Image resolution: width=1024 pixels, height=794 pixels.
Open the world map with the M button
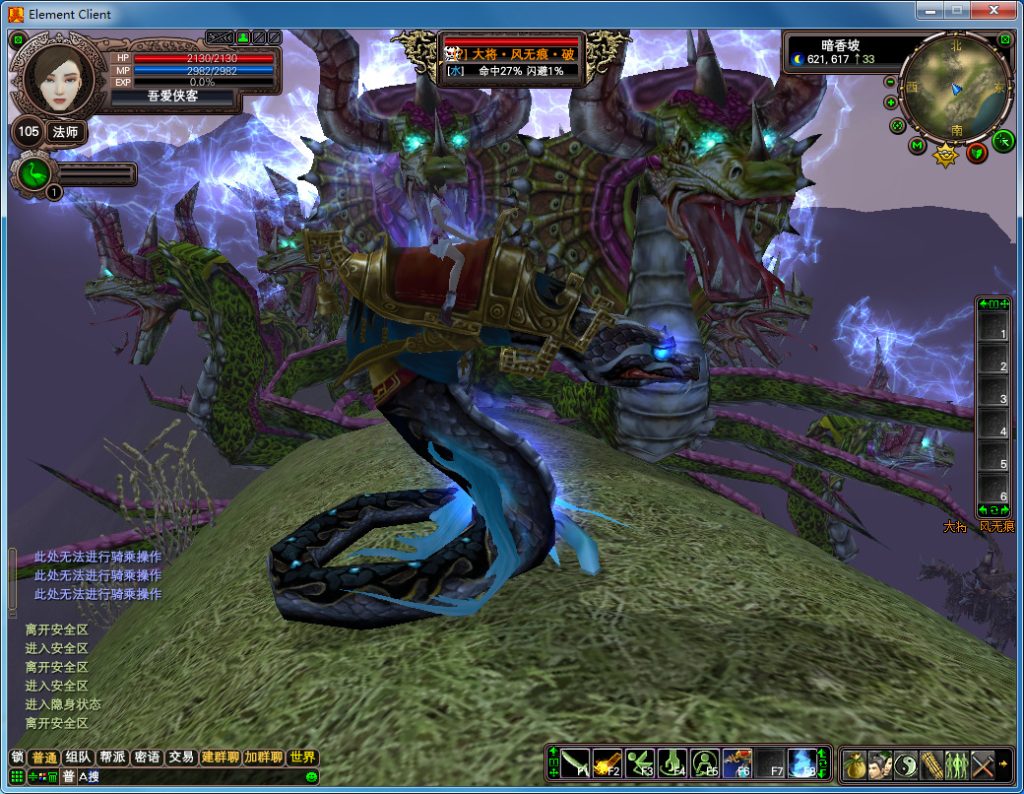tap(917, 146)
